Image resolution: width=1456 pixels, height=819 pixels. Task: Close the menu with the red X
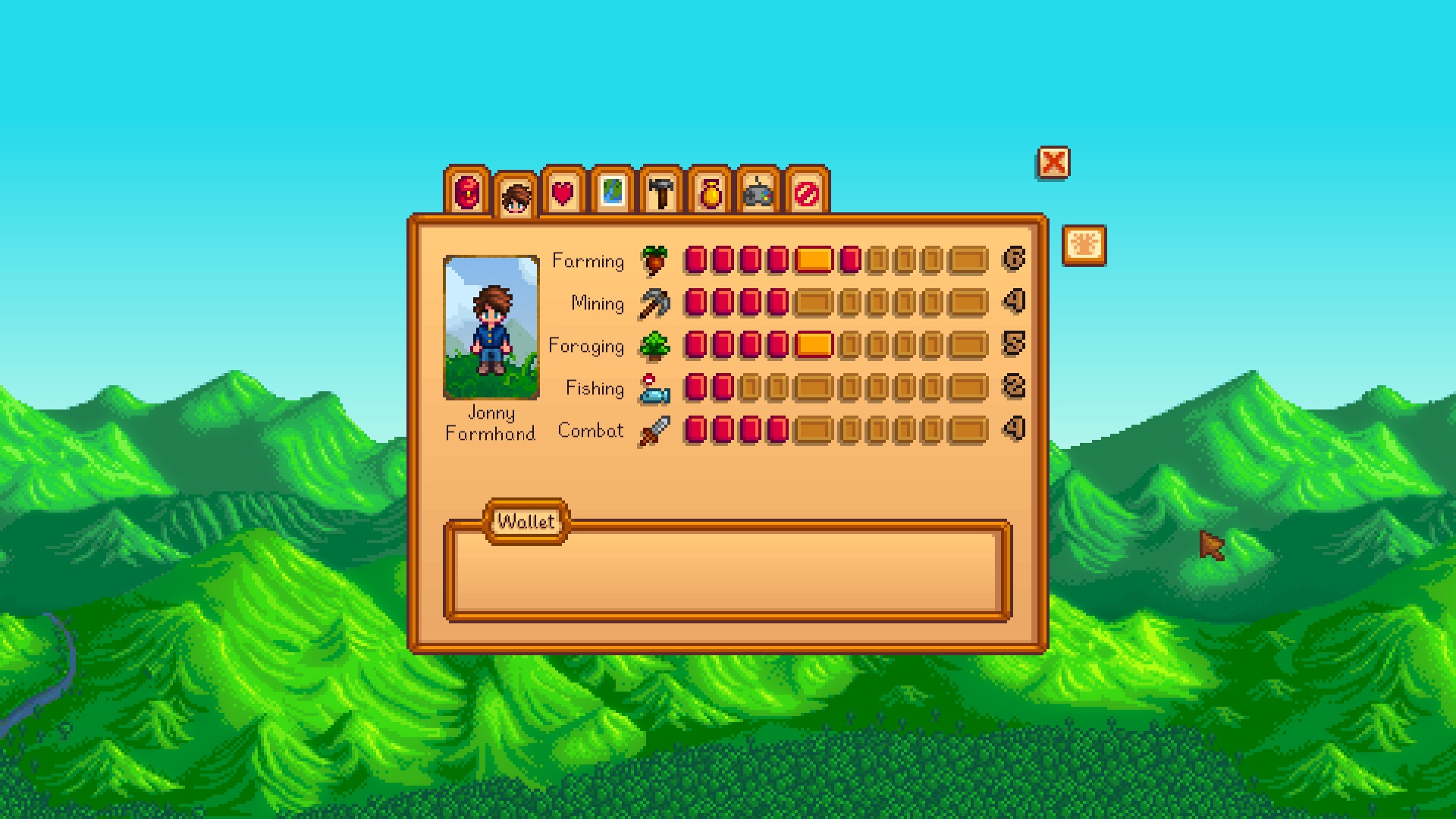tap(1053, 162)
